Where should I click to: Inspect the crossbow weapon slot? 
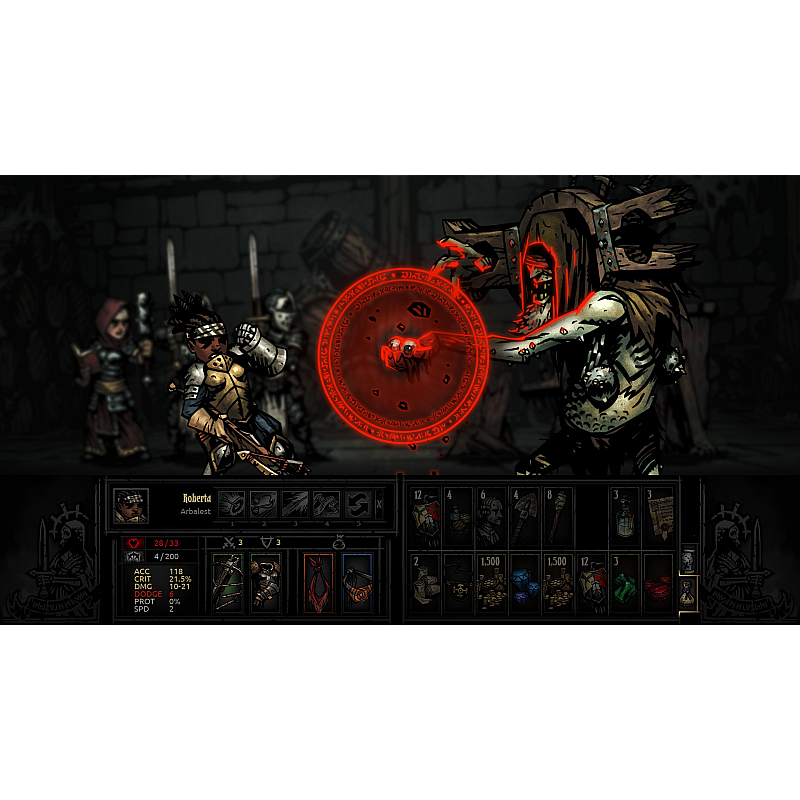[227, 583]
